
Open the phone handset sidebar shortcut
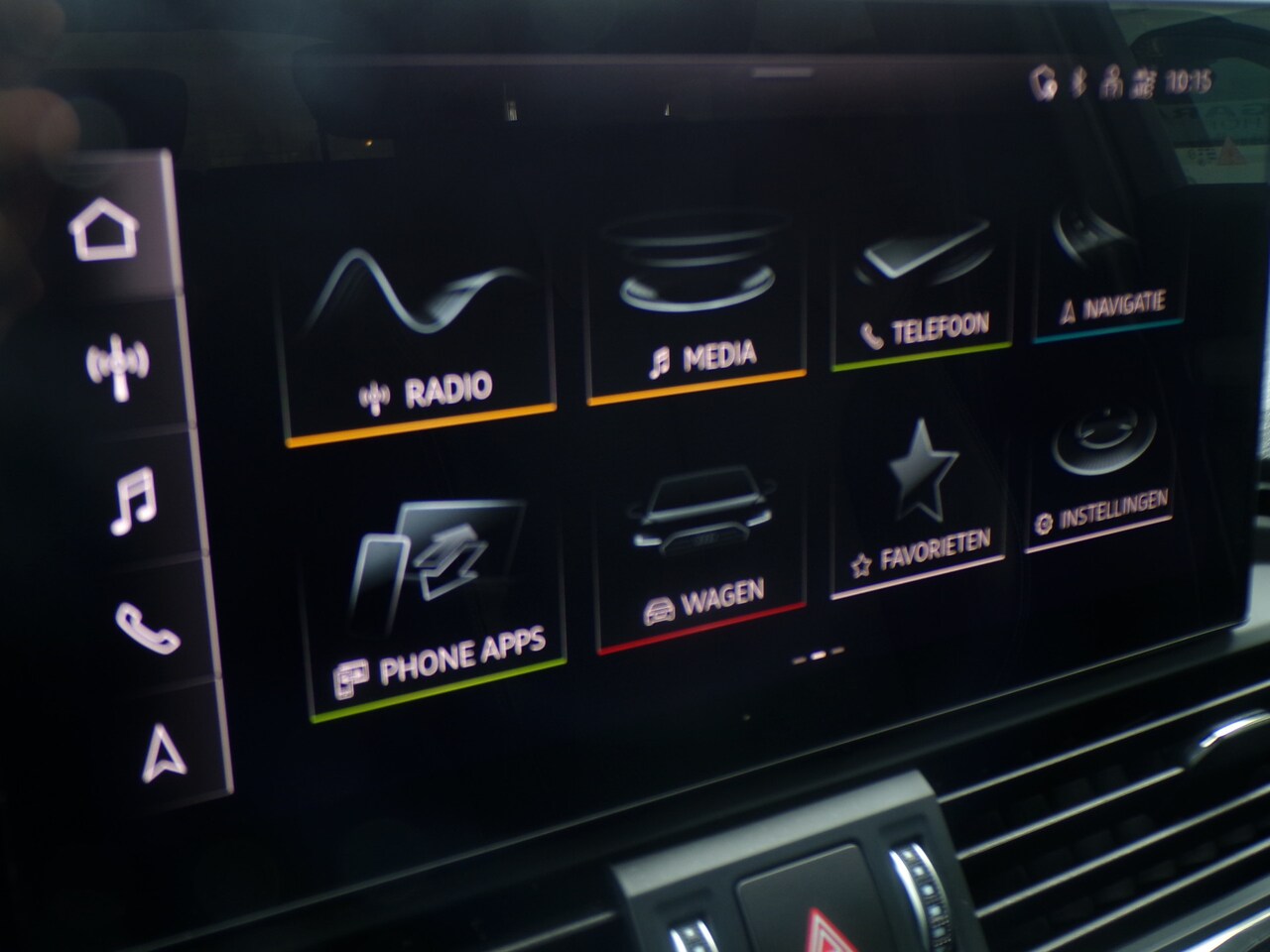click(146, 627)
